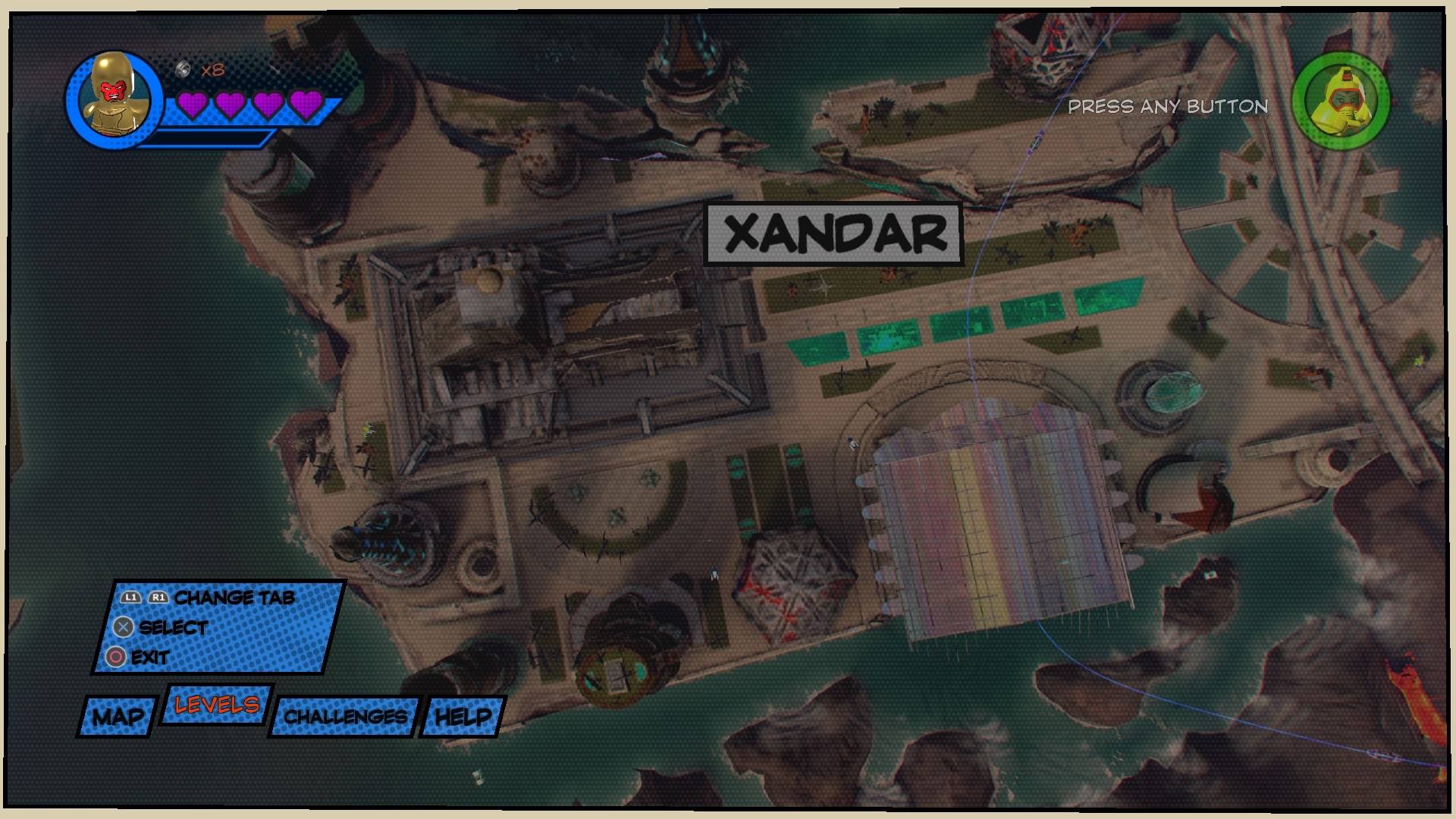Click the gold character portrait

click(x=114, y=99)
